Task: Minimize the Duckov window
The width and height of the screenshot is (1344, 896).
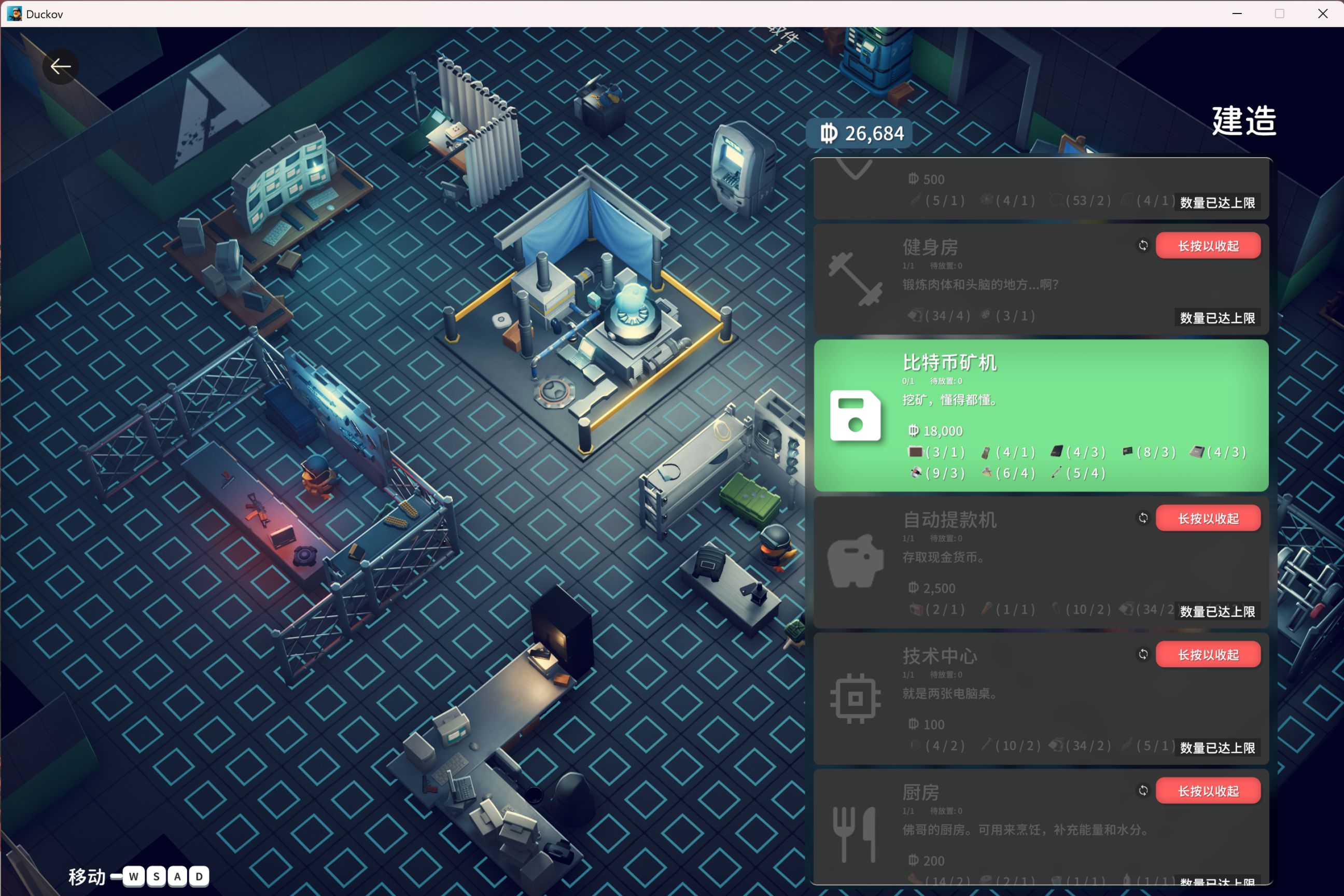Action: (1237, 13)
